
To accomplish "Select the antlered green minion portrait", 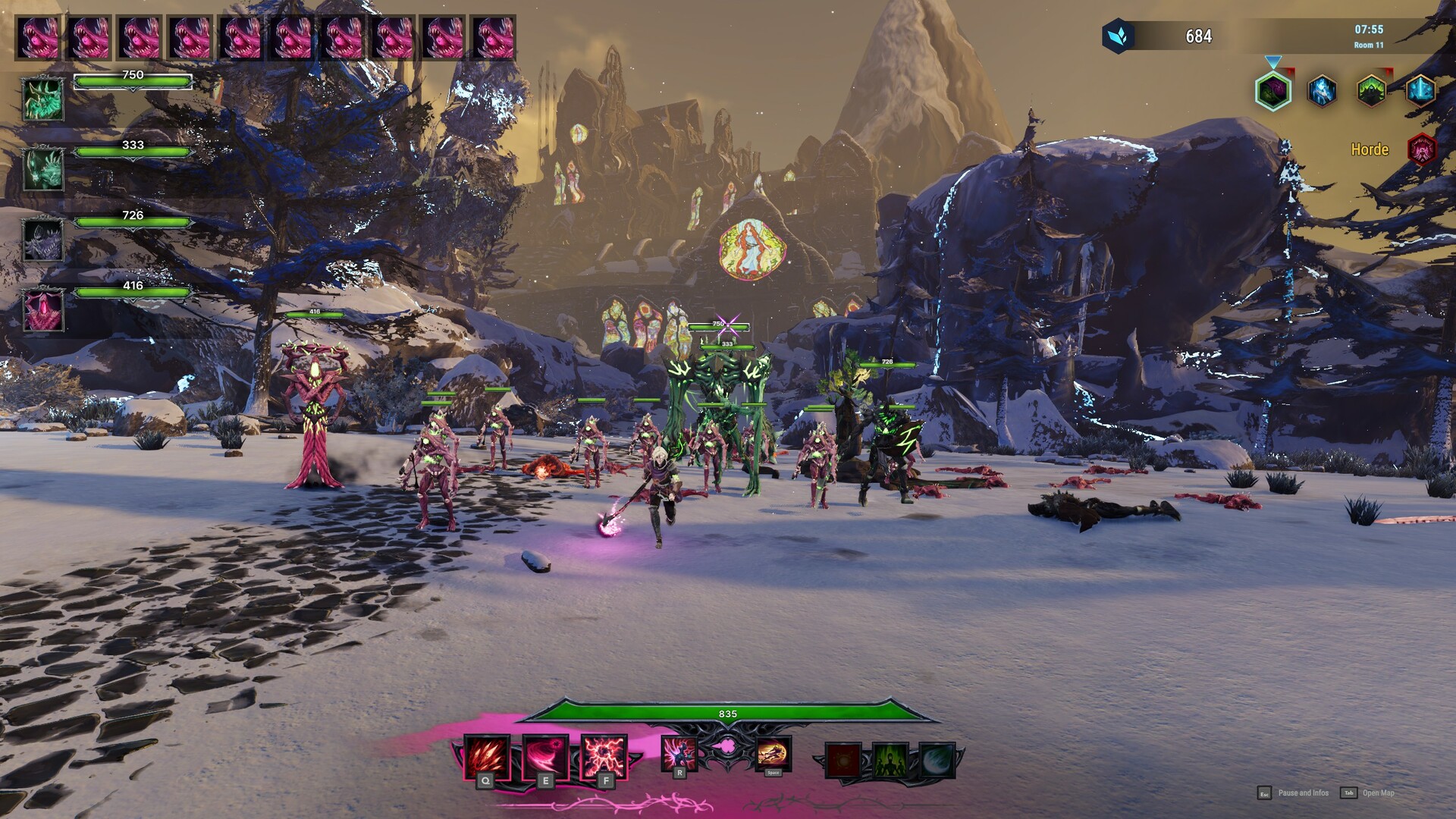I will coord(43,99).
